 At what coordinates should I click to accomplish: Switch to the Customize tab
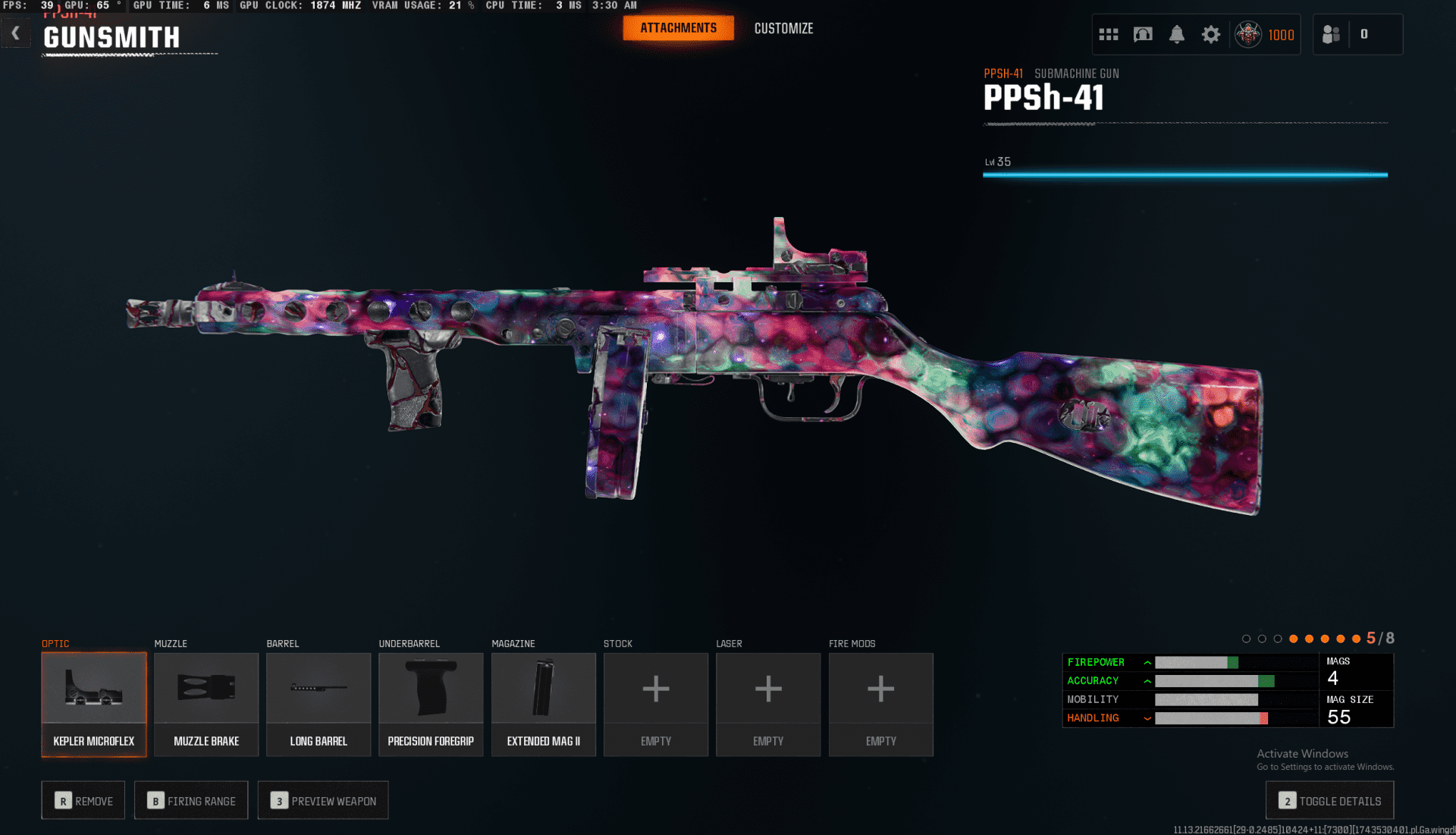coord(783,29)
